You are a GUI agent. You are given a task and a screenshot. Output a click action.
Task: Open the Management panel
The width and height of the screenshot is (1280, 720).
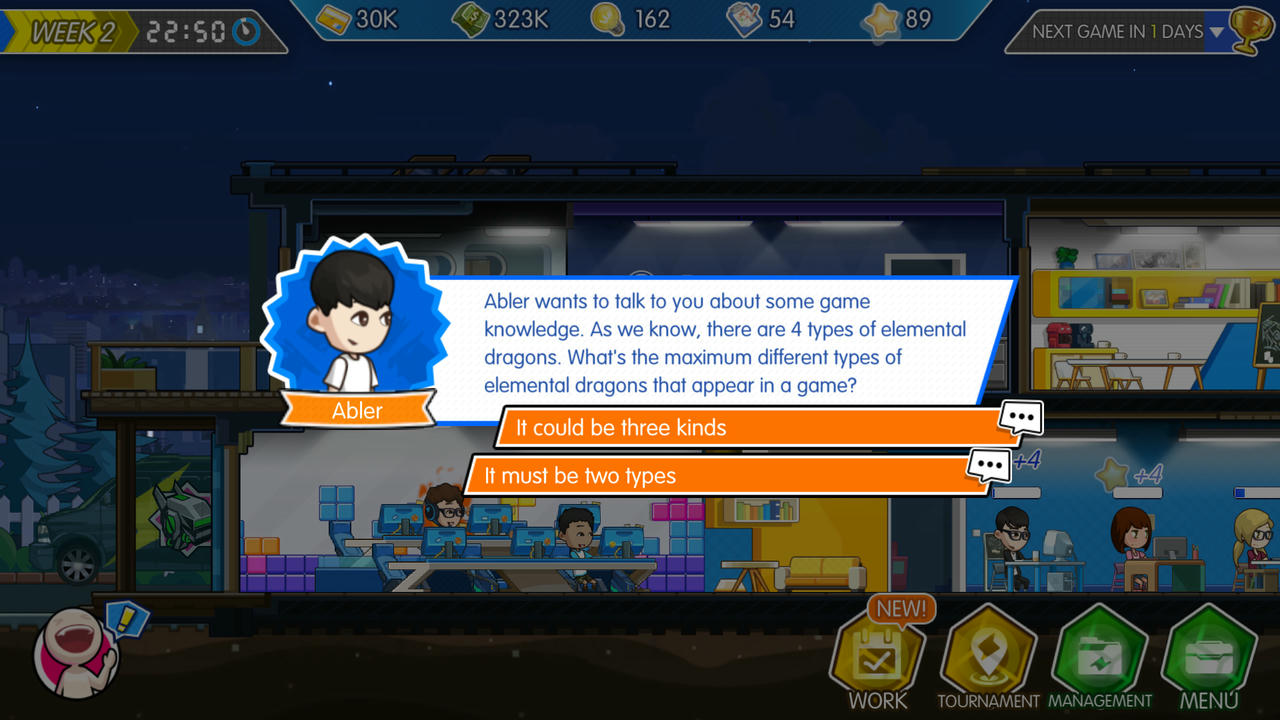tap(1100, 658)
